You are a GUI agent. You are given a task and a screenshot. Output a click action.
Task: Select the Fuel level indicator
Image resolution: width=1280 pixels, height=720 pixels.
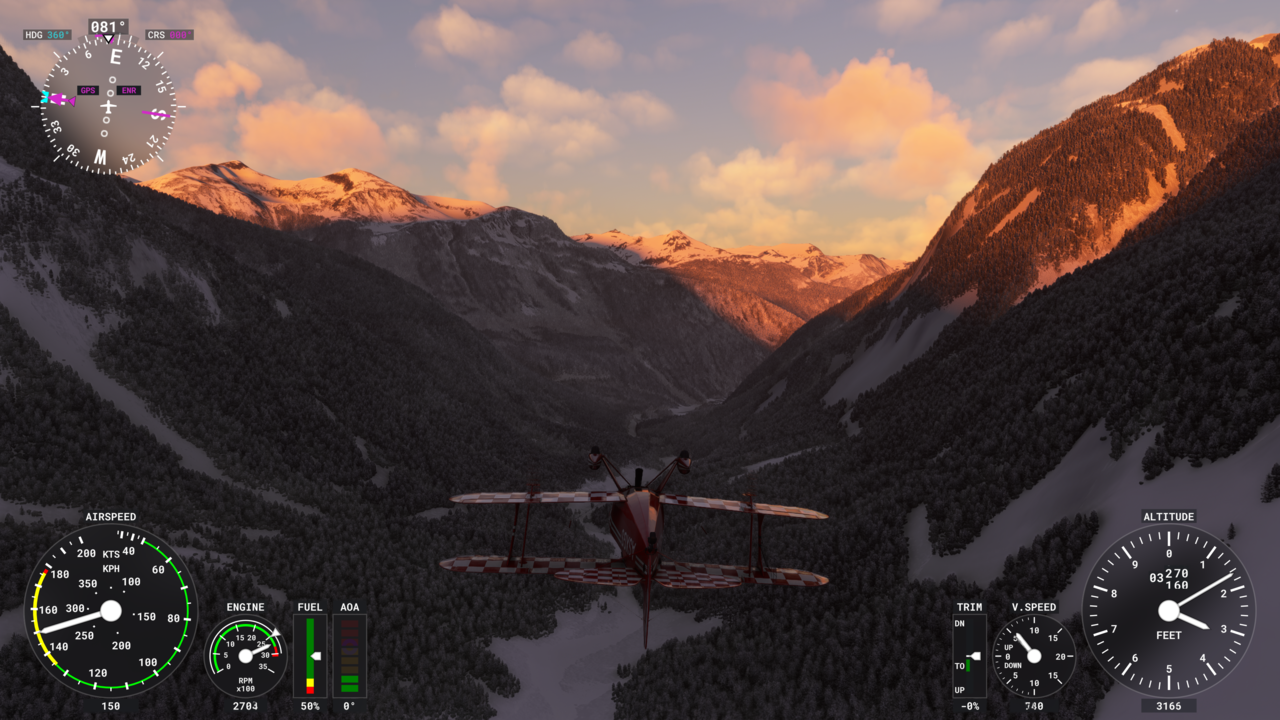coord(310,655)
